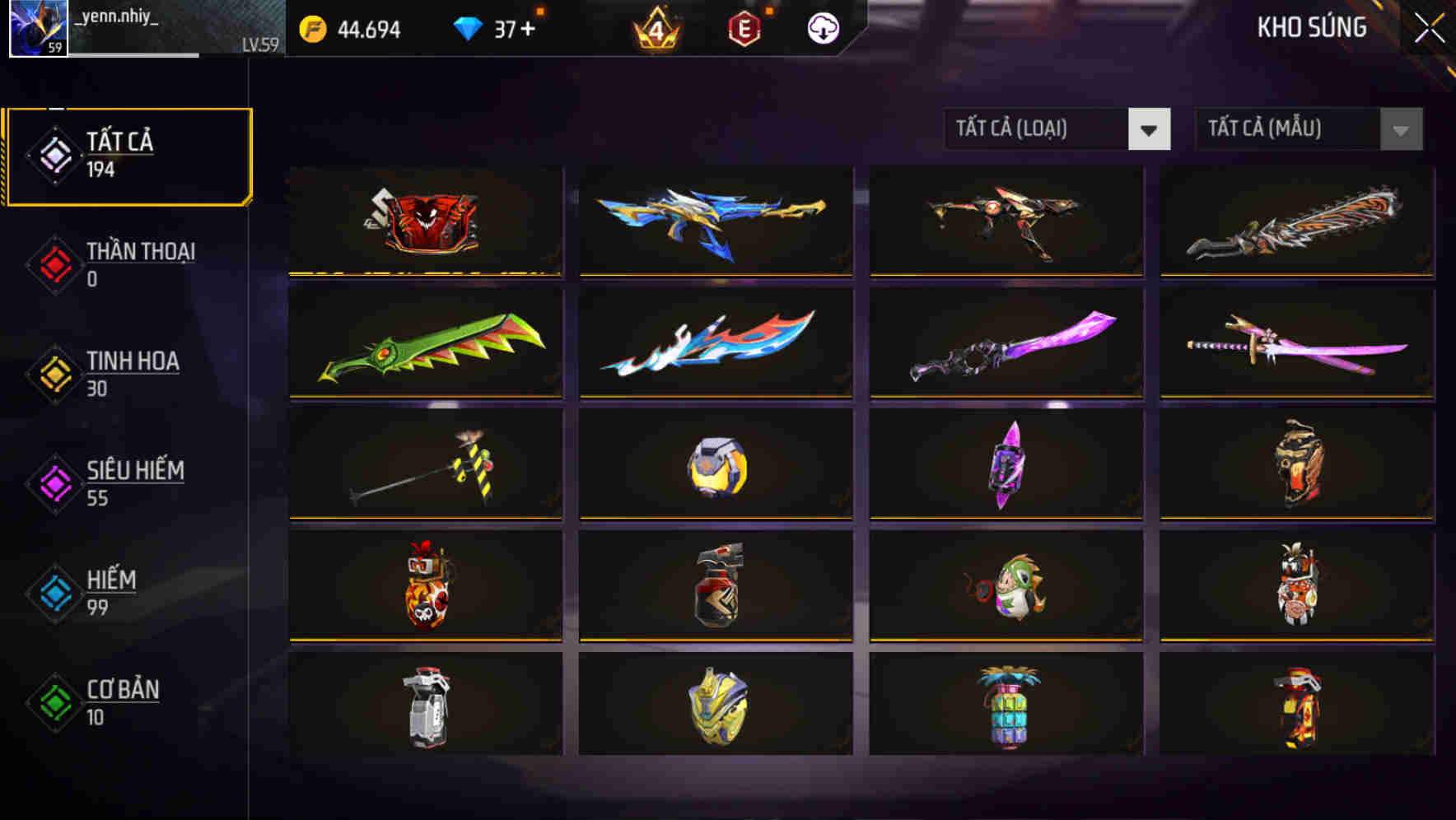1456x820 pixels.
Task: Click the KHO SÚNG title label
Action: point(1312,27)
